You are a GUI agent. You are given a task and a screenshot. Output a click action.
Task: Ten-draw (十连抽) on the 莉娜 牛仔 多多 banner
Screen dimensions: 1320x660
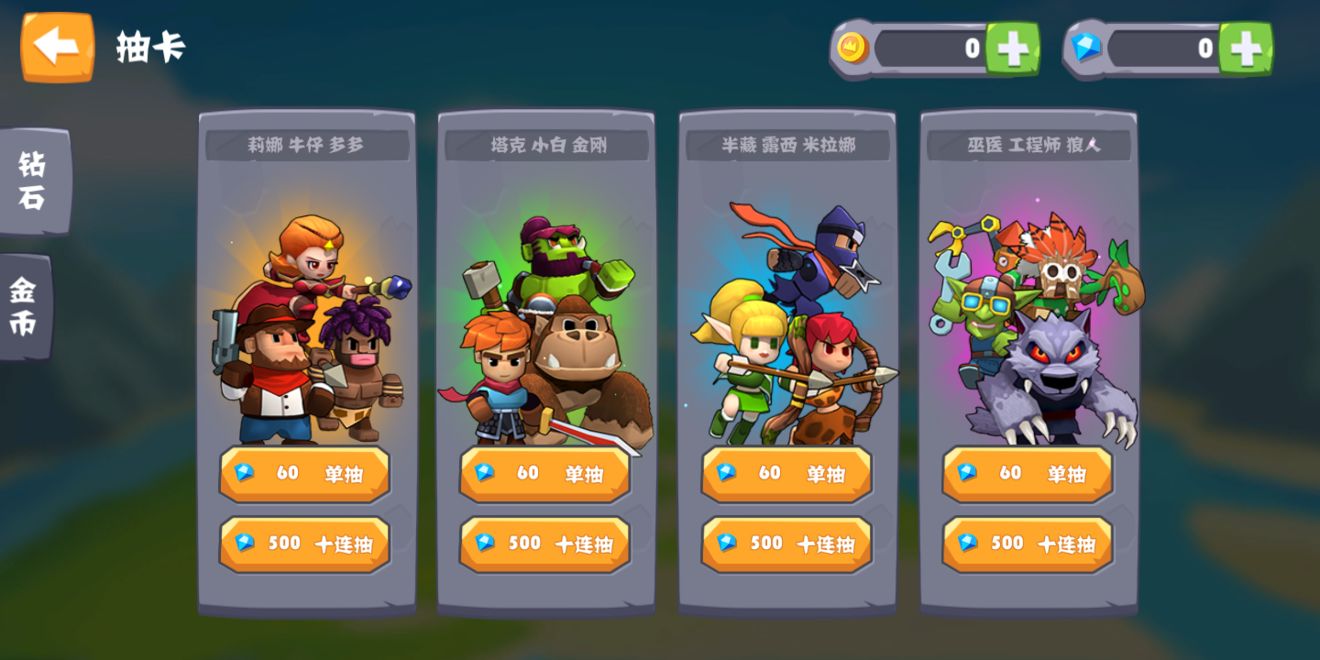[305, 544]
